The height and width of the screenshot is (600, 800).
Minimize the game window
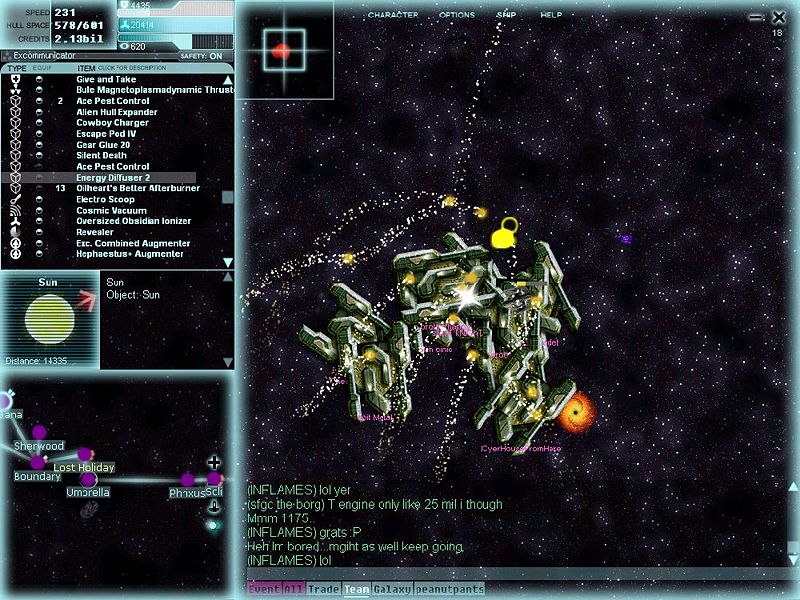pos(755,17)
